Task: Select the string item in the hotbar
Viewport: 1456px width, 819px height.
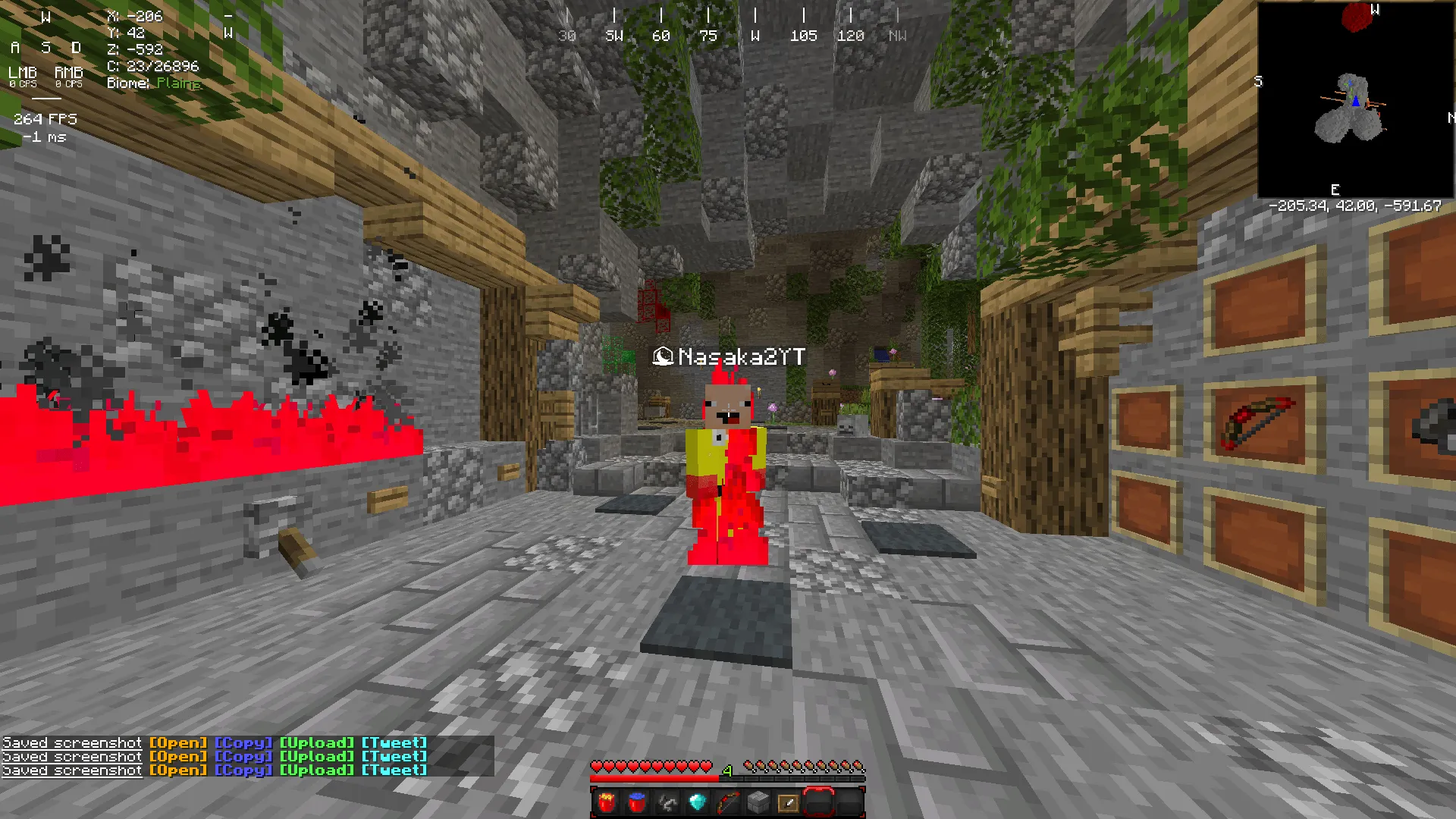Action: 667,802
